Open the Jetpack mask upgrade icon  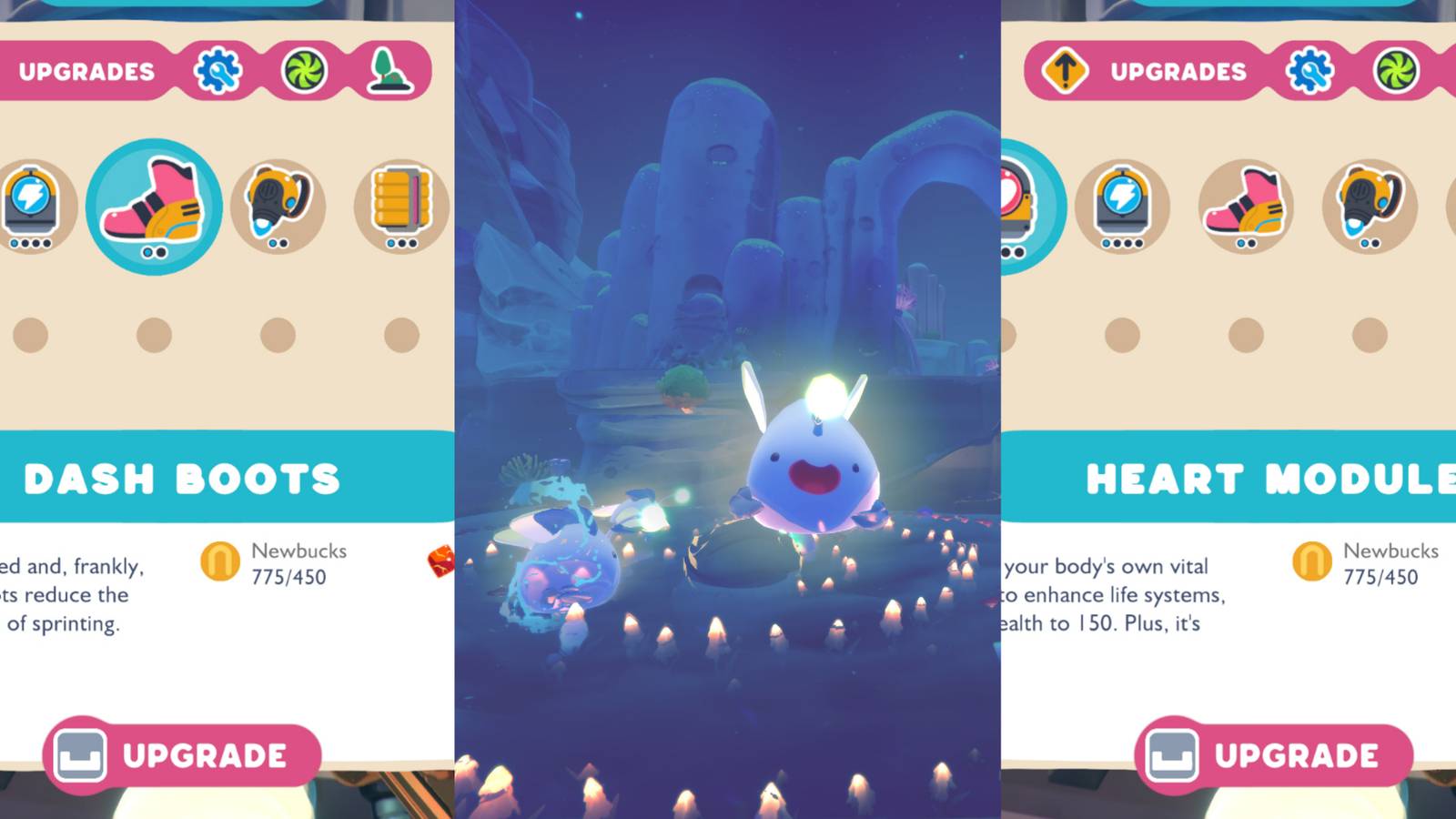click(x=279, y=202)
